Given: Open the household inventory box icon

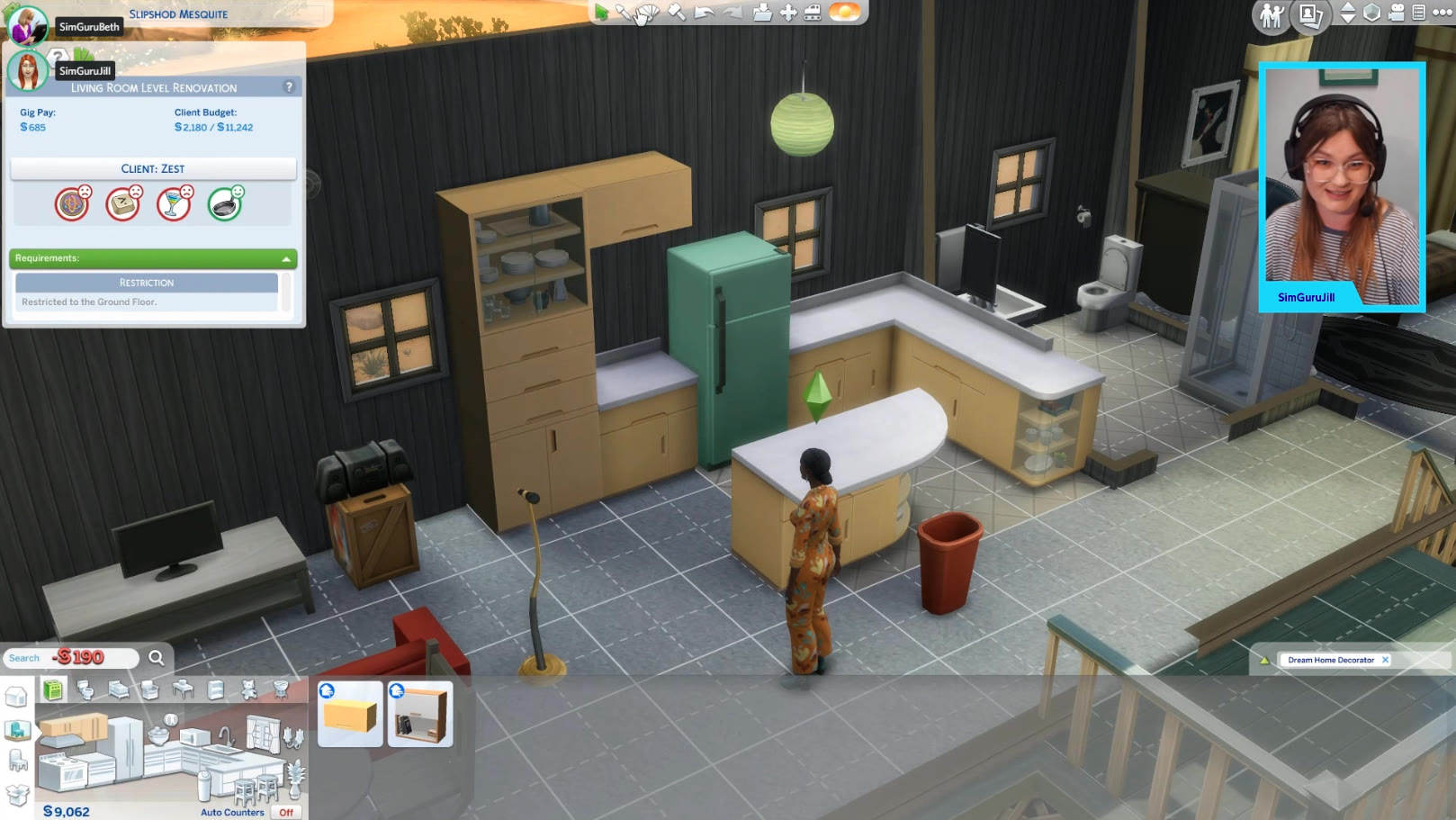Looking at the screenshot, I should click(x=17, y=795).
